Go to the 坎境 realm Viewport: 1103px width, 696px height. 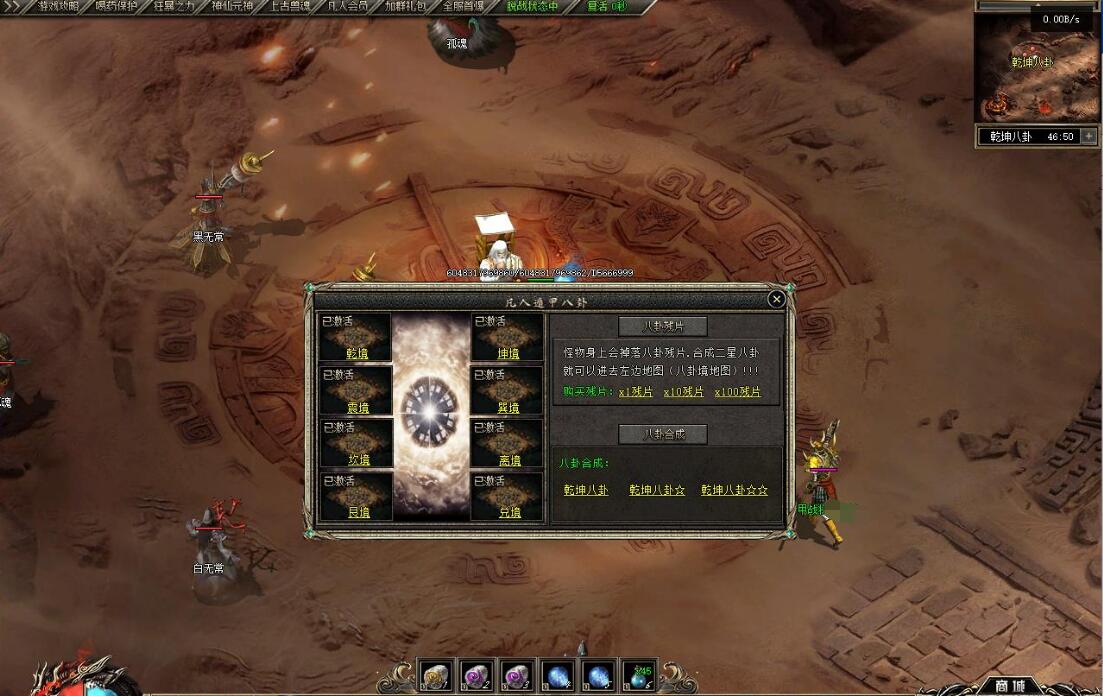(x=357, y=460)
